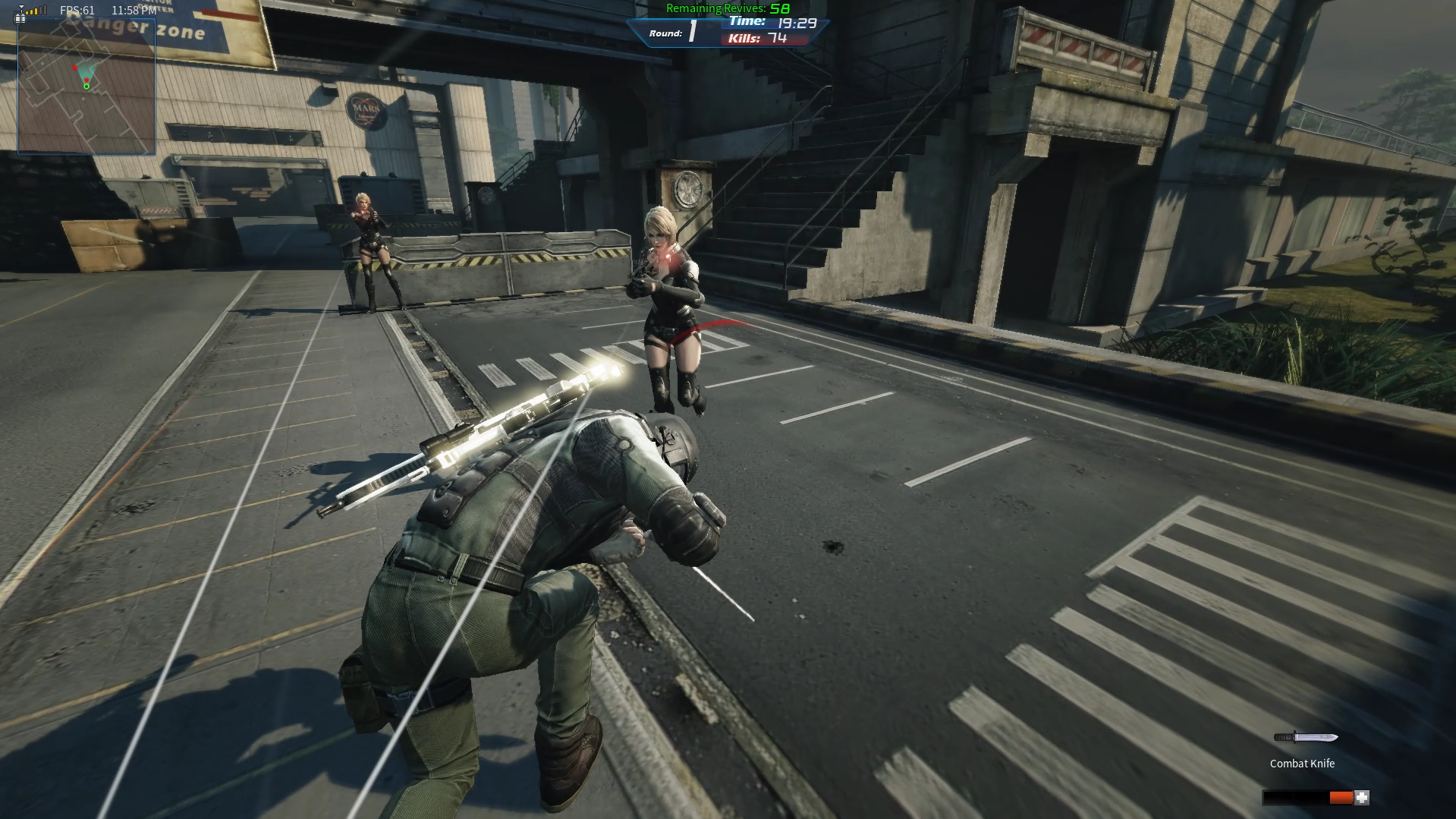
Task: Click the minimap in the corner
Action: click(86, 87)
